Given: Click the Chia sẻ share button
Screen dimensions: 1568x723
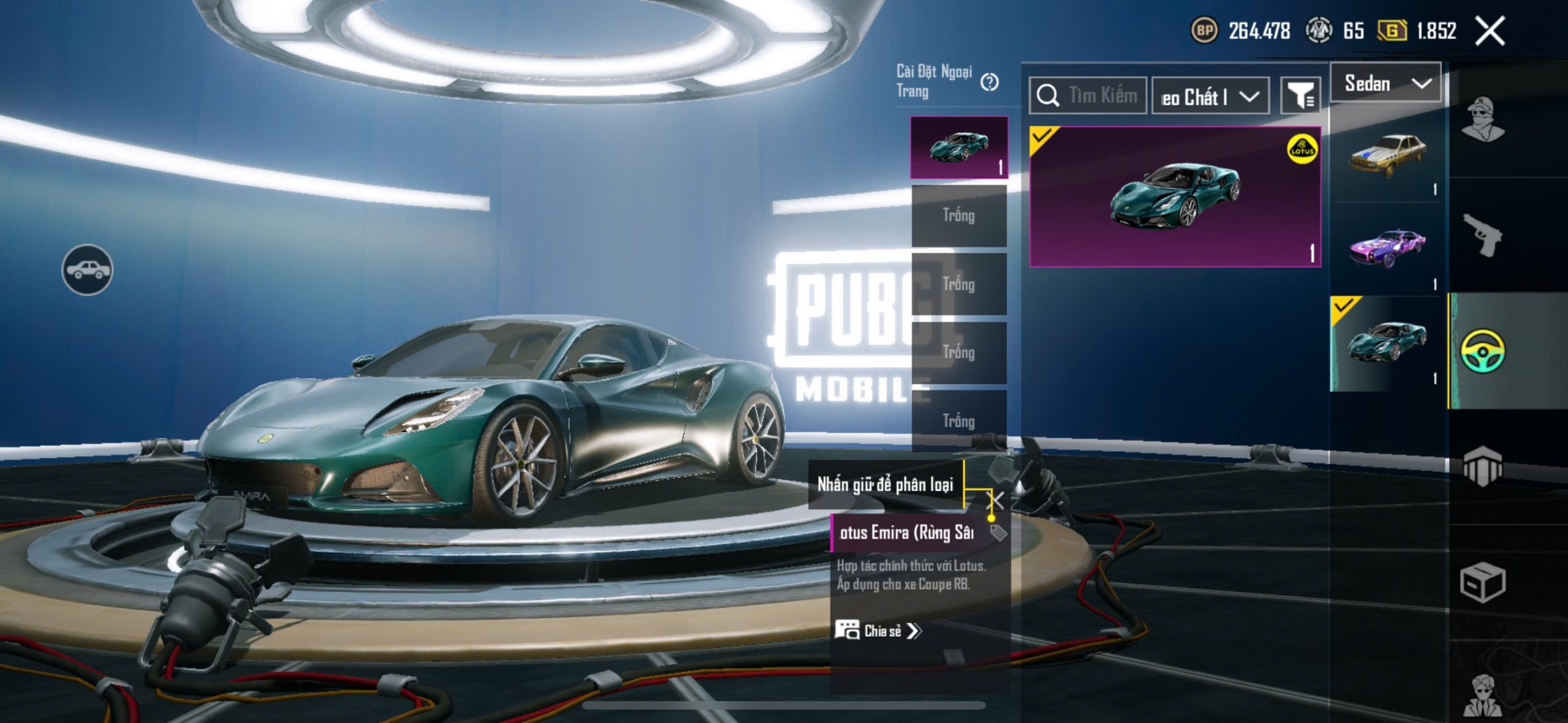Looking at the screenshot, I should (x=878, y=631).
